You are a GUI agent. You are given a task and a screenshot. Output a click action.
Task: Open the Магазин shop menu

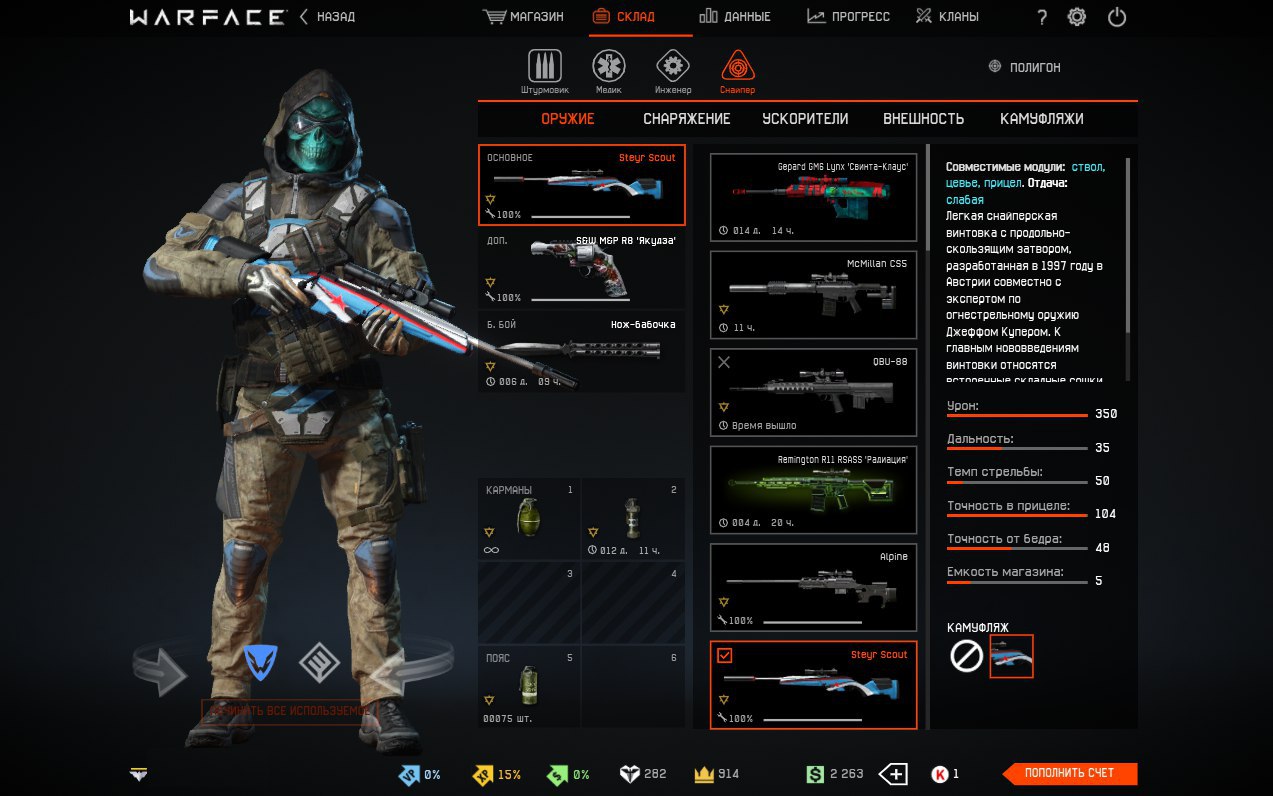[523, 17]
